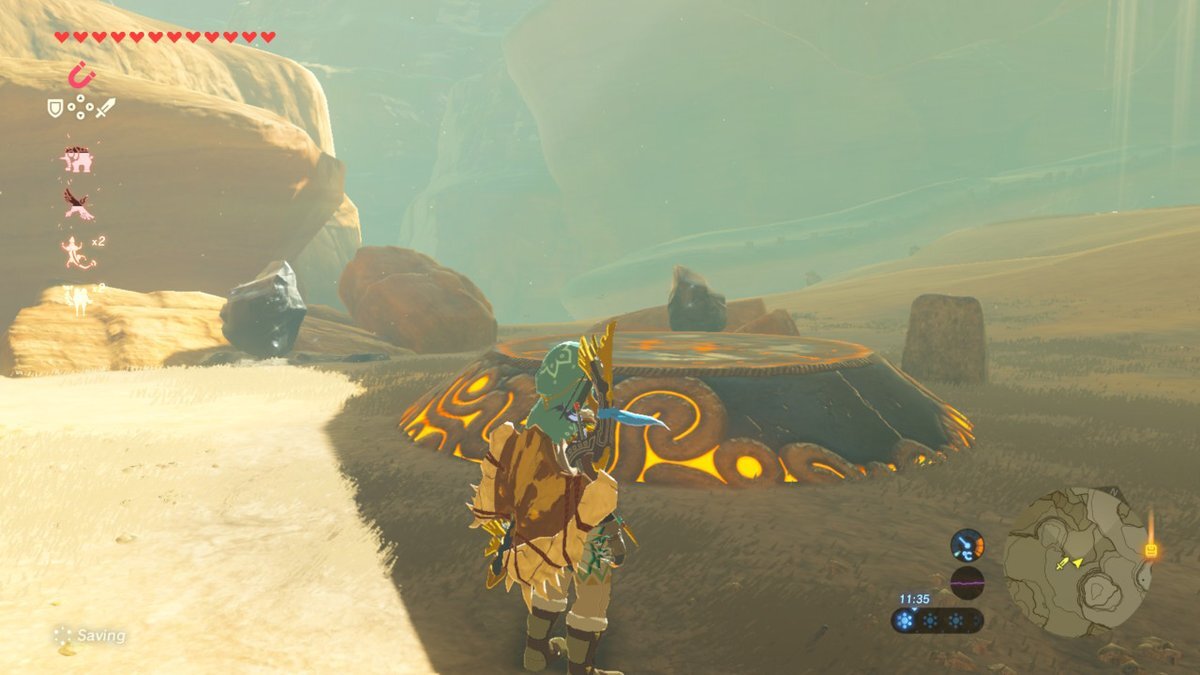Image resolution: width=1200 pixels, height=675 pixels.
Task: Select the red Magnesis rune icon
Action: pyautogui.click(x=81, y=75)
